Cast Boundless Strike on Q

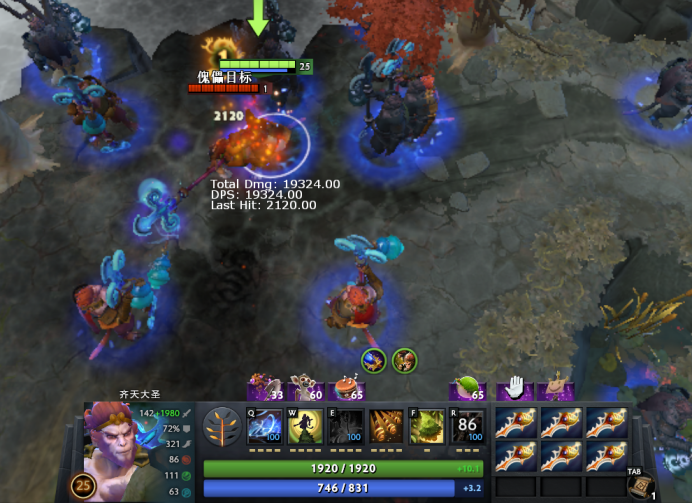point(266,427)
